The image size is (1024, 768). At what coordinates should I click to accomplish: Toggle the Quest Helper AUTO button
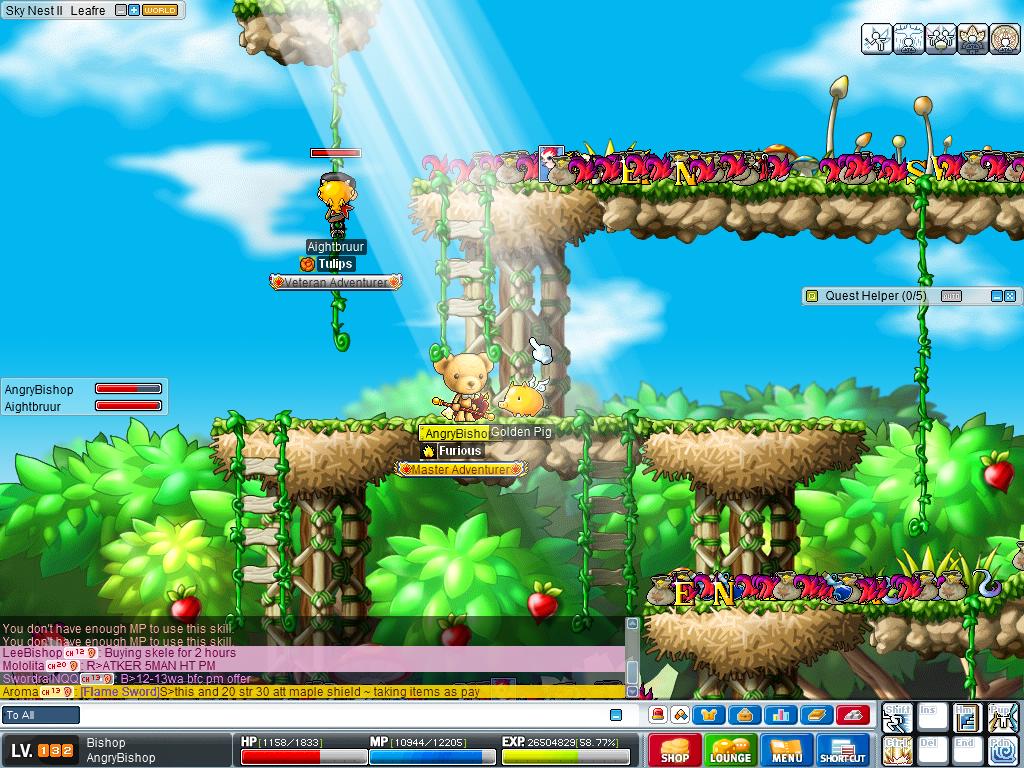[x=951, y=296]
